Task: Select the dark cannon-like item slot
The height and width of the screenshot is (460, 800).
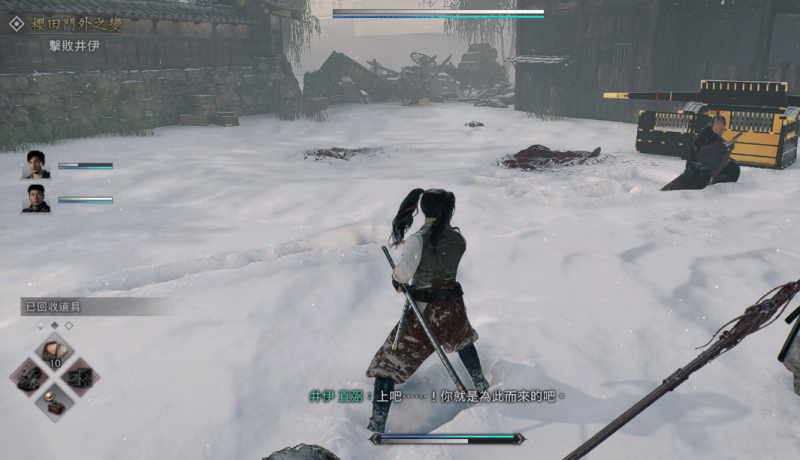Action: [x=29, y=377]
